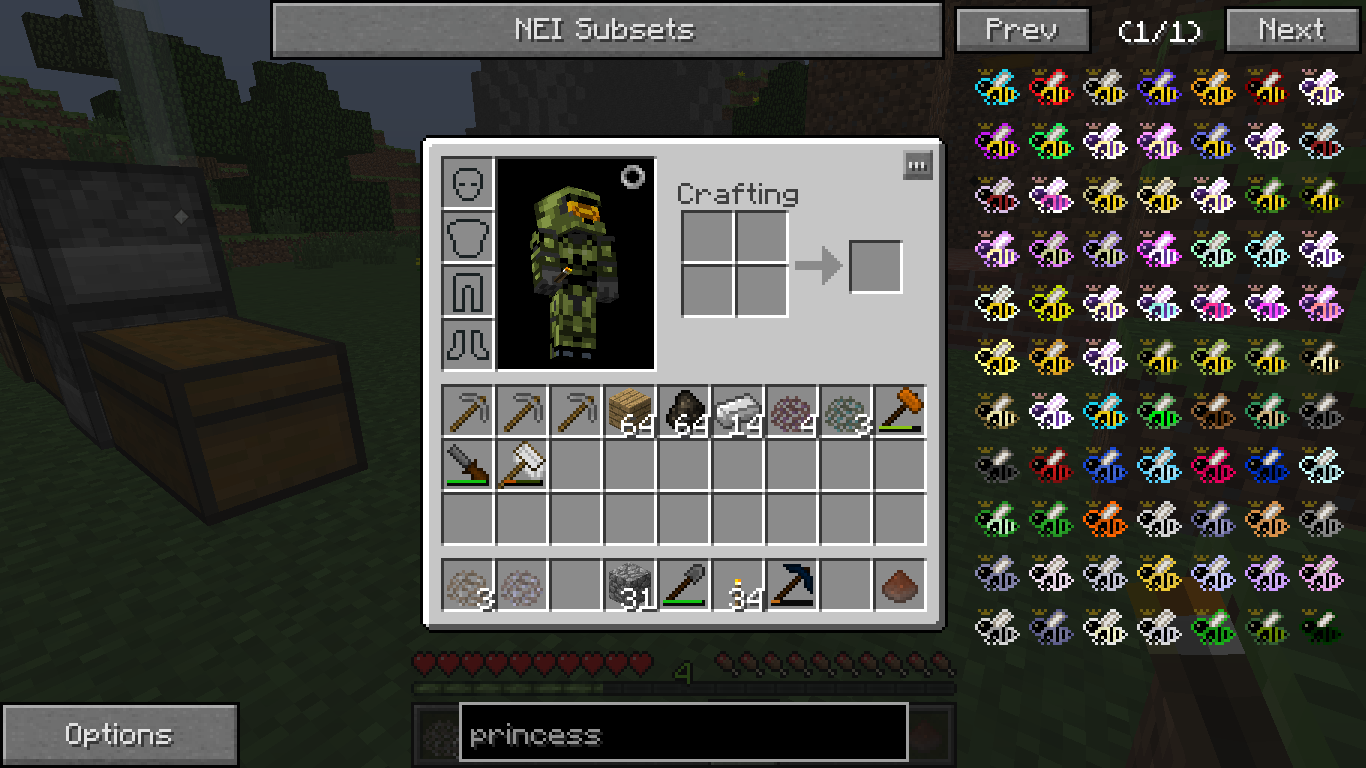Click the crafting output slot

pyautogui.click(x=875, y=267)
